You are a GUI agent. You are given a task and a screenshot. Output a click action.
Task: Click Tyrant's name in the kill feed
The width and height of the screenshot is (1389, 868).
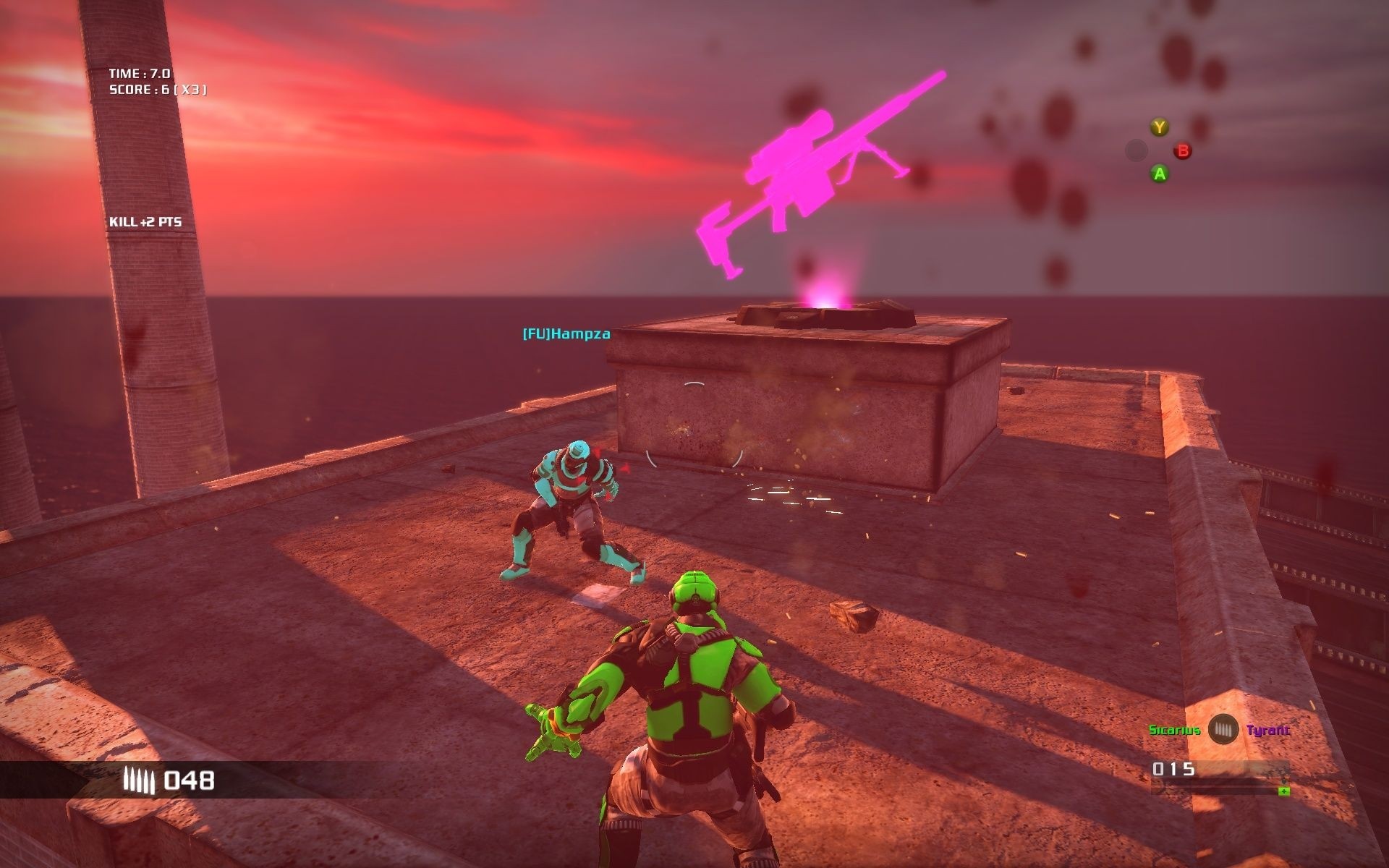click(1268, 730)
